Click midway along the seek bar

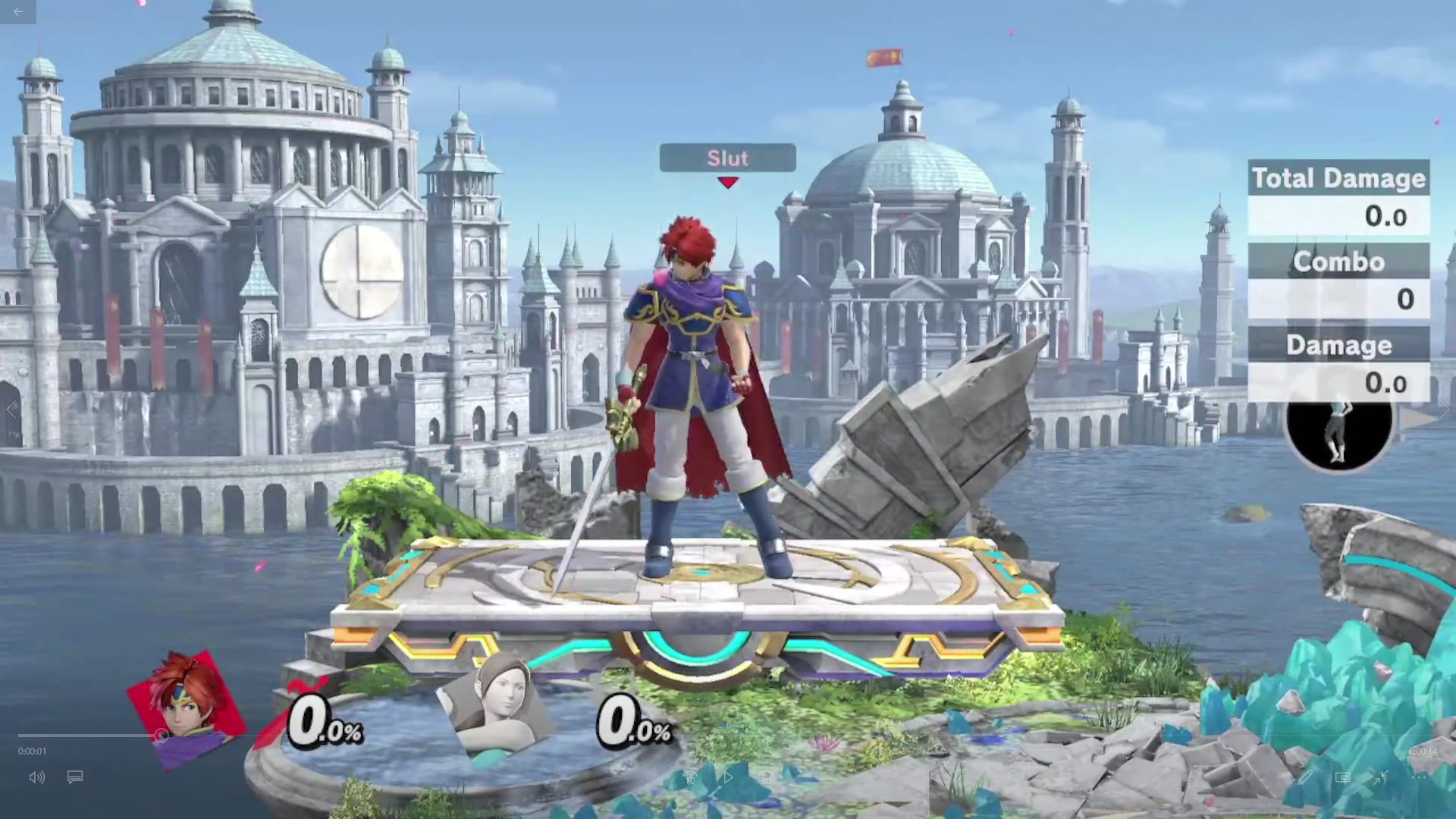pos(728,736)
